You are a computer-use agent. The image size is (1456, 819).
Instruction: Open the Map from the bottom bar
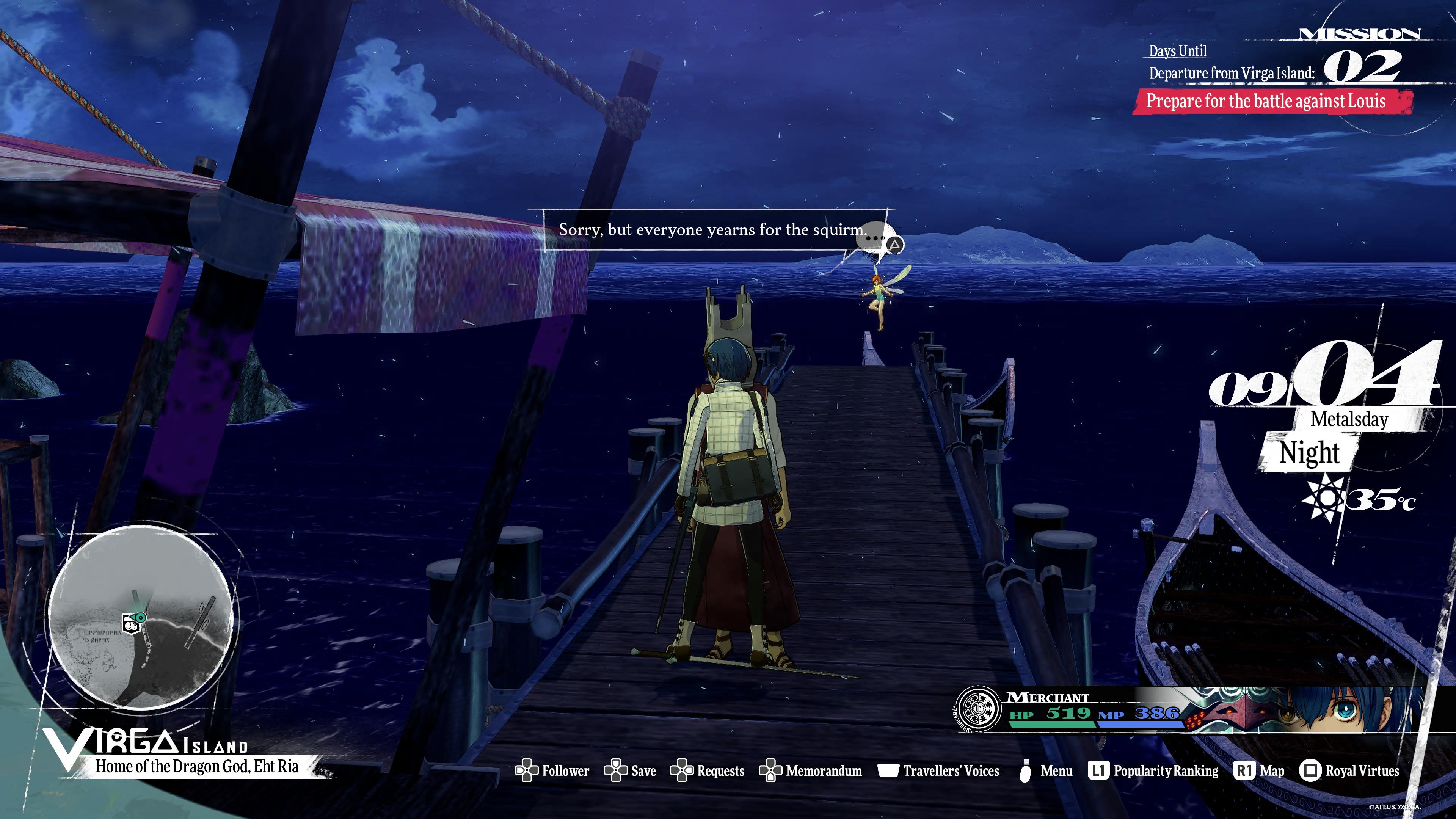click(1260, 771)
